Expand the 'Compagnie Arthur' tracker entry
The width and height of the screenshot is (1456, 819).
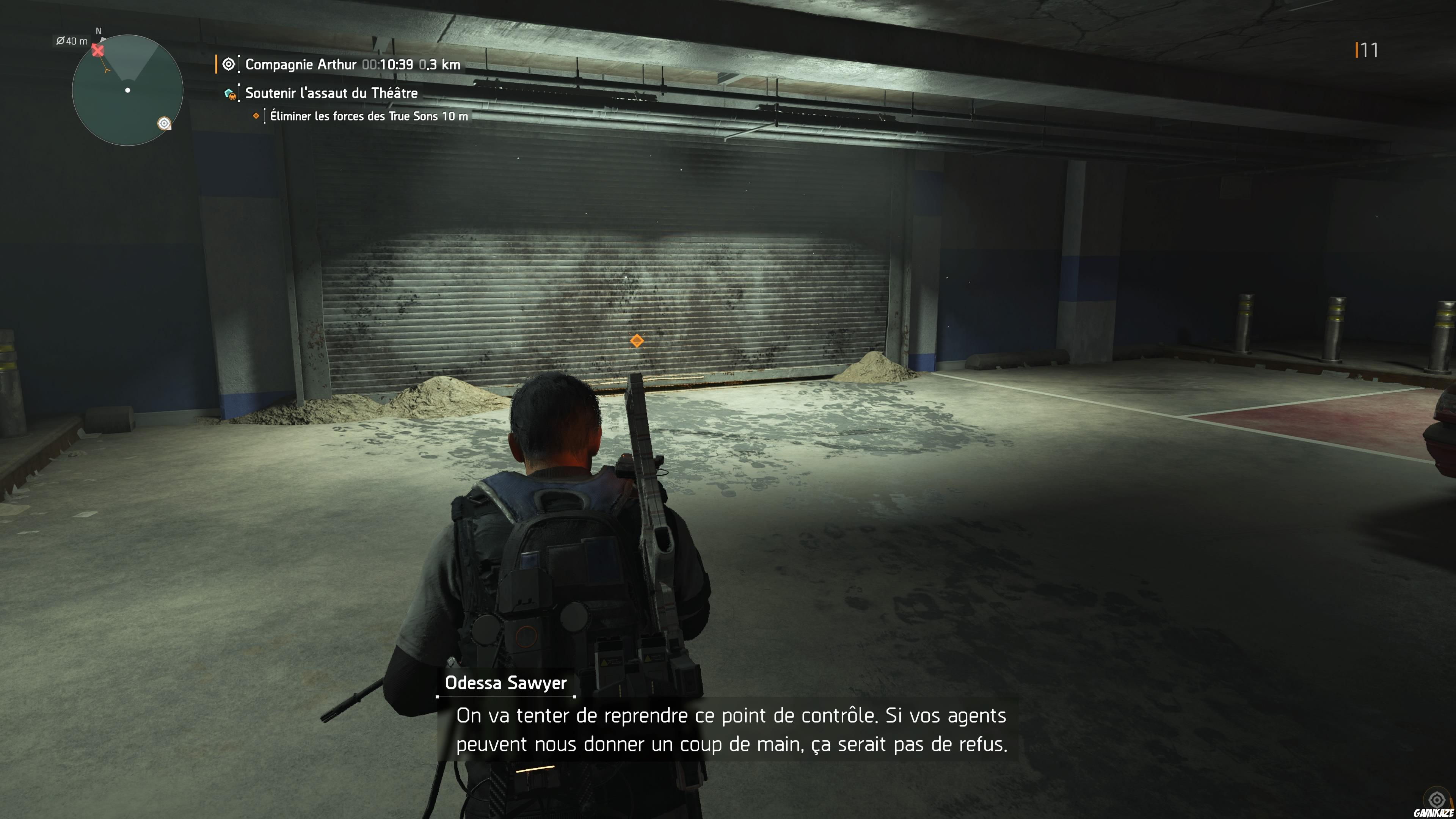[x=301, y=64]
